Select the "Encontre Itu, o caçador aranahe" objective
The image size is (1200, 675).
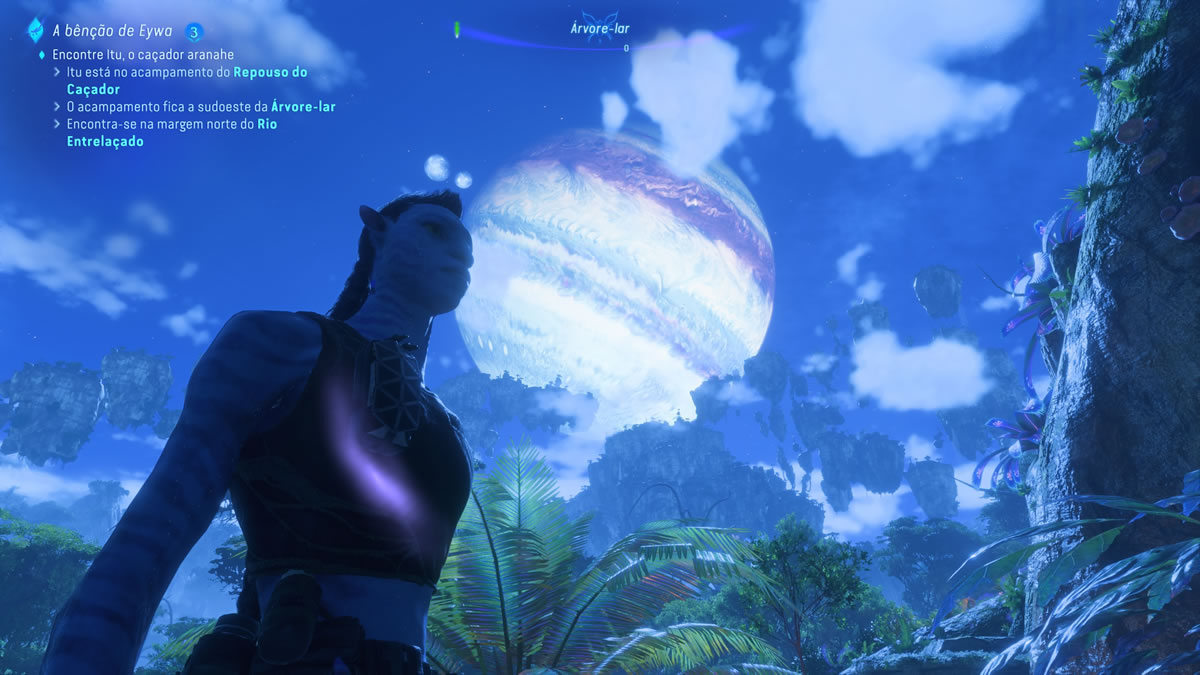(x=143, y=54)
